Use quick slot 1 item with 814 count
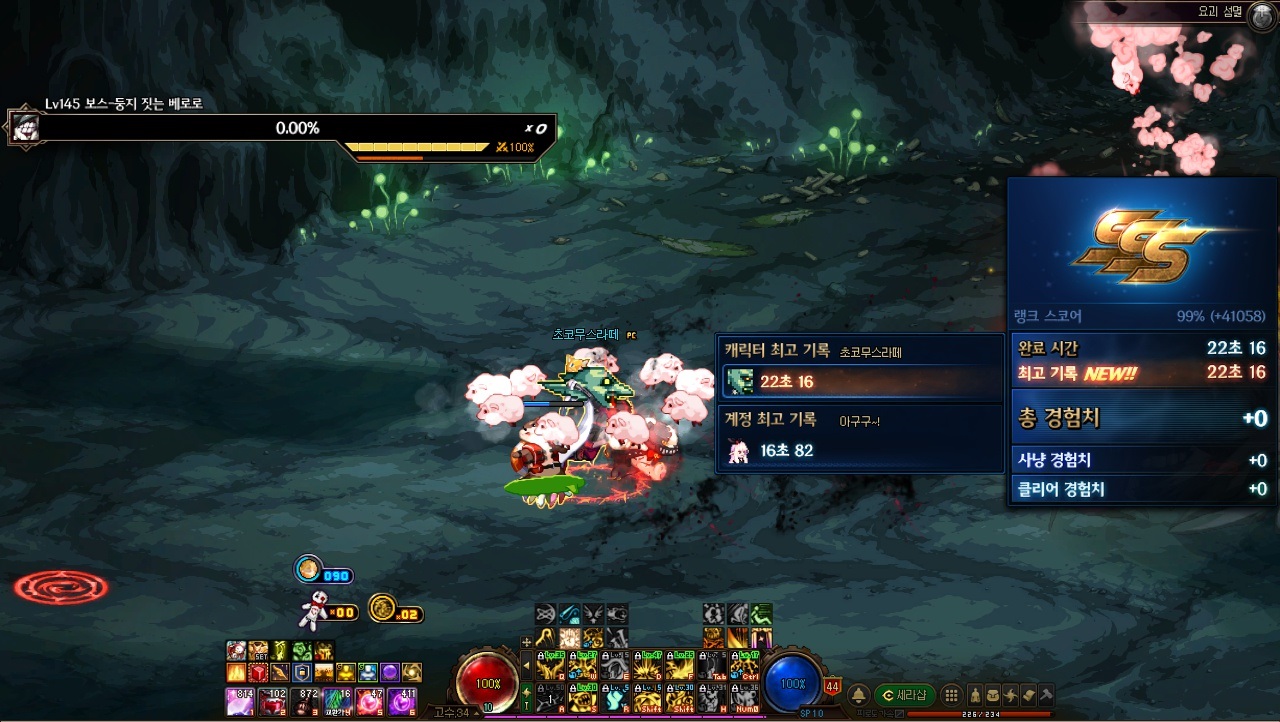Viewport: 1280px width, 722px height. [x=240, y=701]
